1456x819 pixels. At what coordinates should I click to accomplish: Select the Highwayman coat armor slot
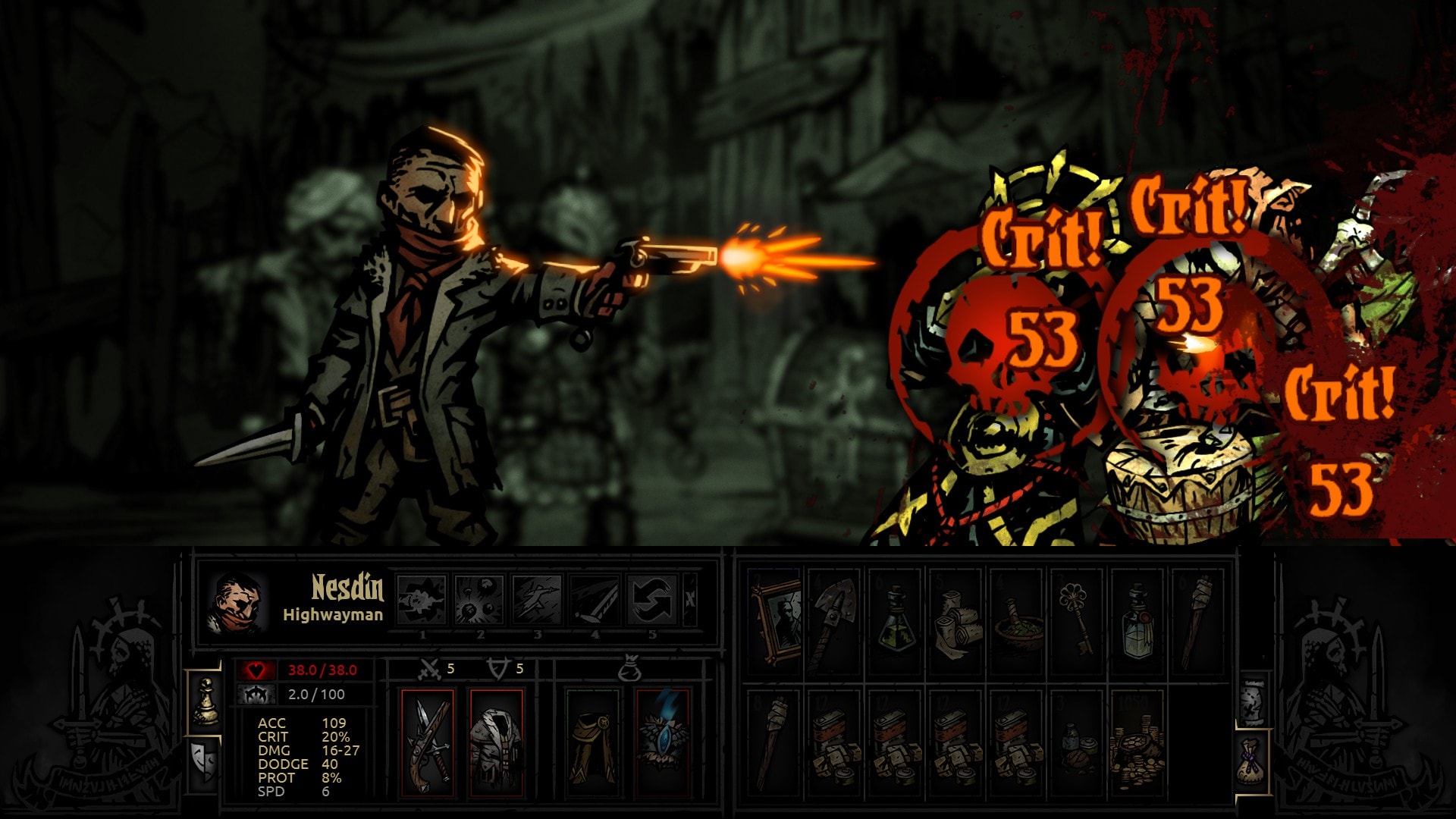[497, 743]
